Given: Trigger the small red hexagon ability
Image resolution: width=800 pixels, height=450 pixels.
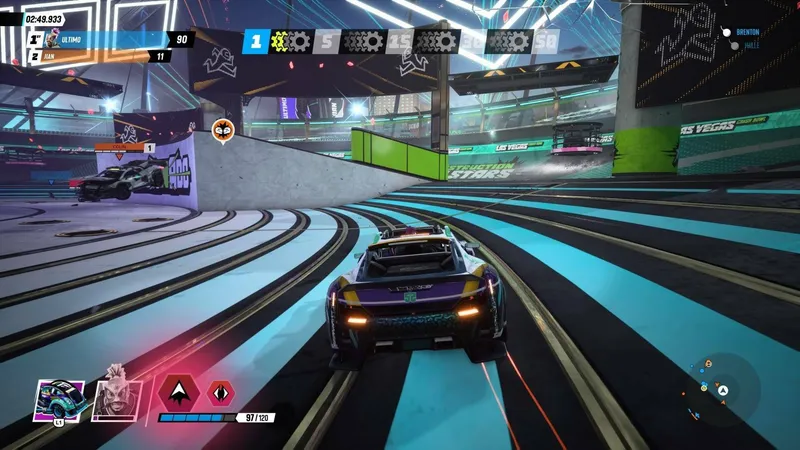Looking at the screenshot, I should [221, 392].
